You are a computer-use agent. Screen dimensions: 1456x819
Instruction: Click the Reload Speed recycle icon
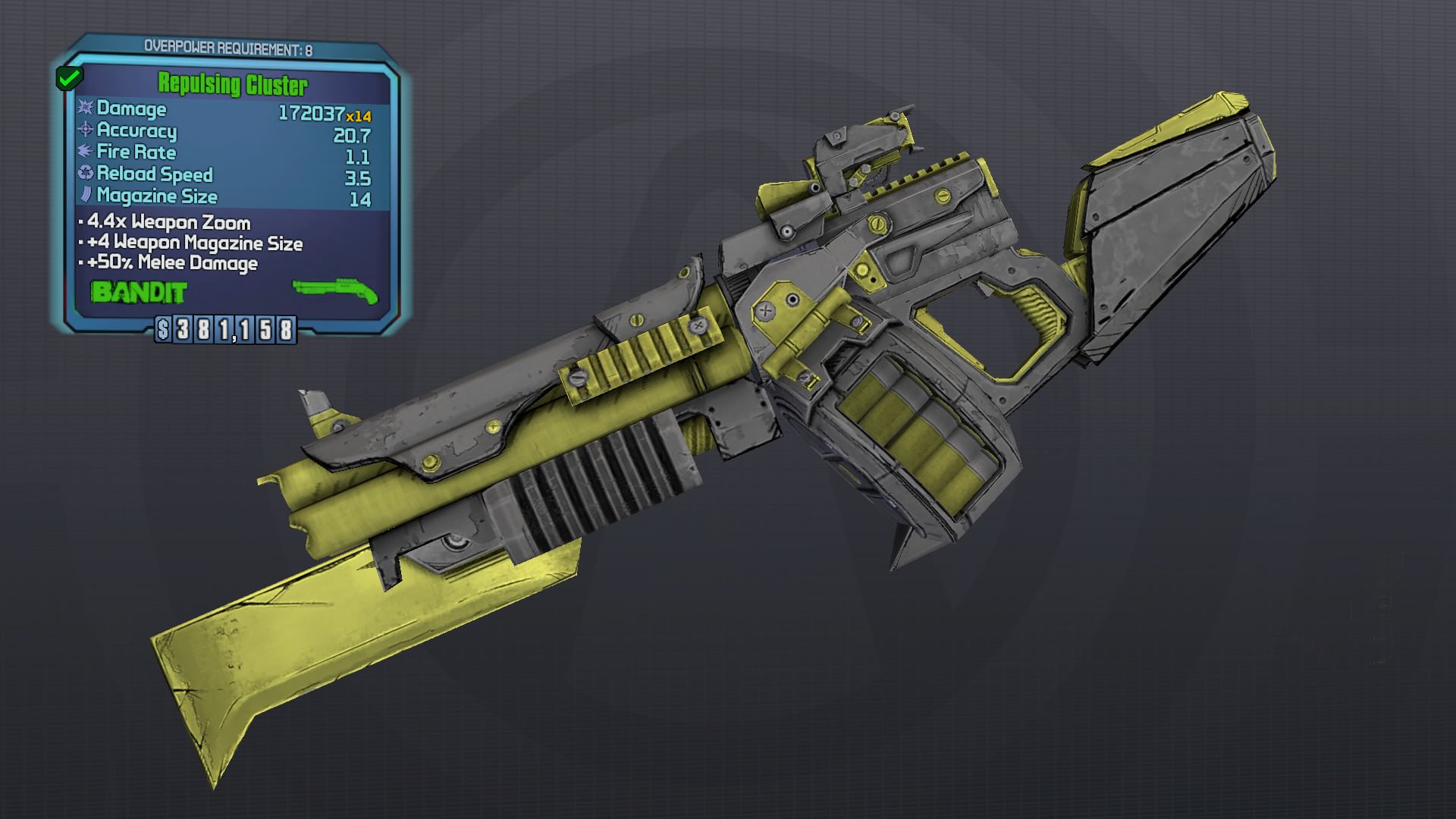(x=84, y=174)
